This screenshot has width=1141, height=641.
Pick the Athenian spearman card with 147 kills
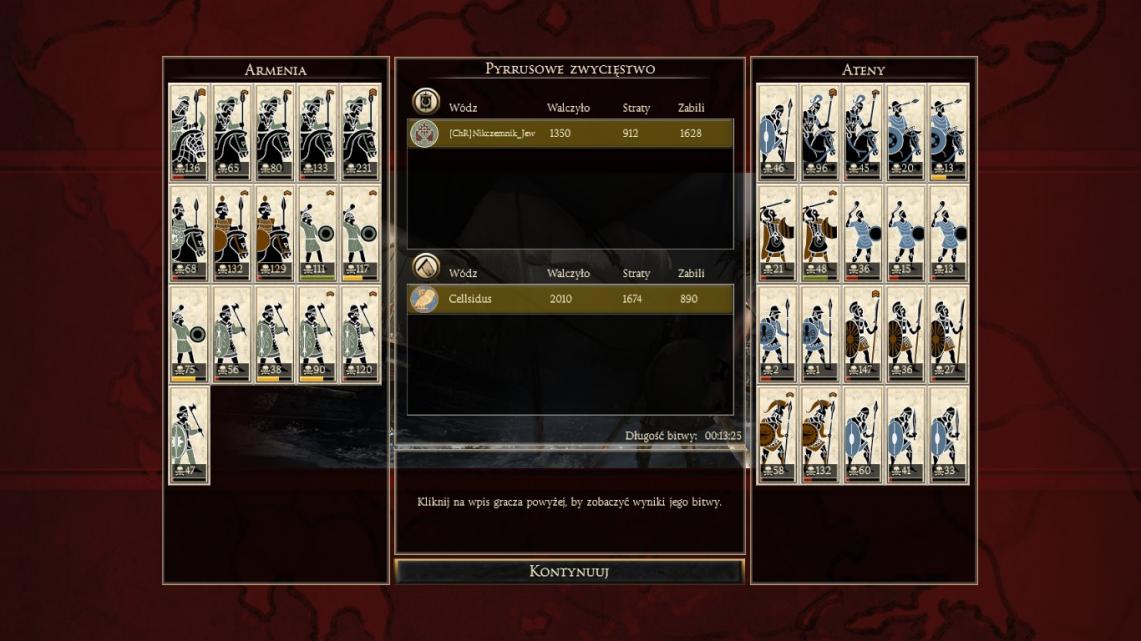point(863,334)
